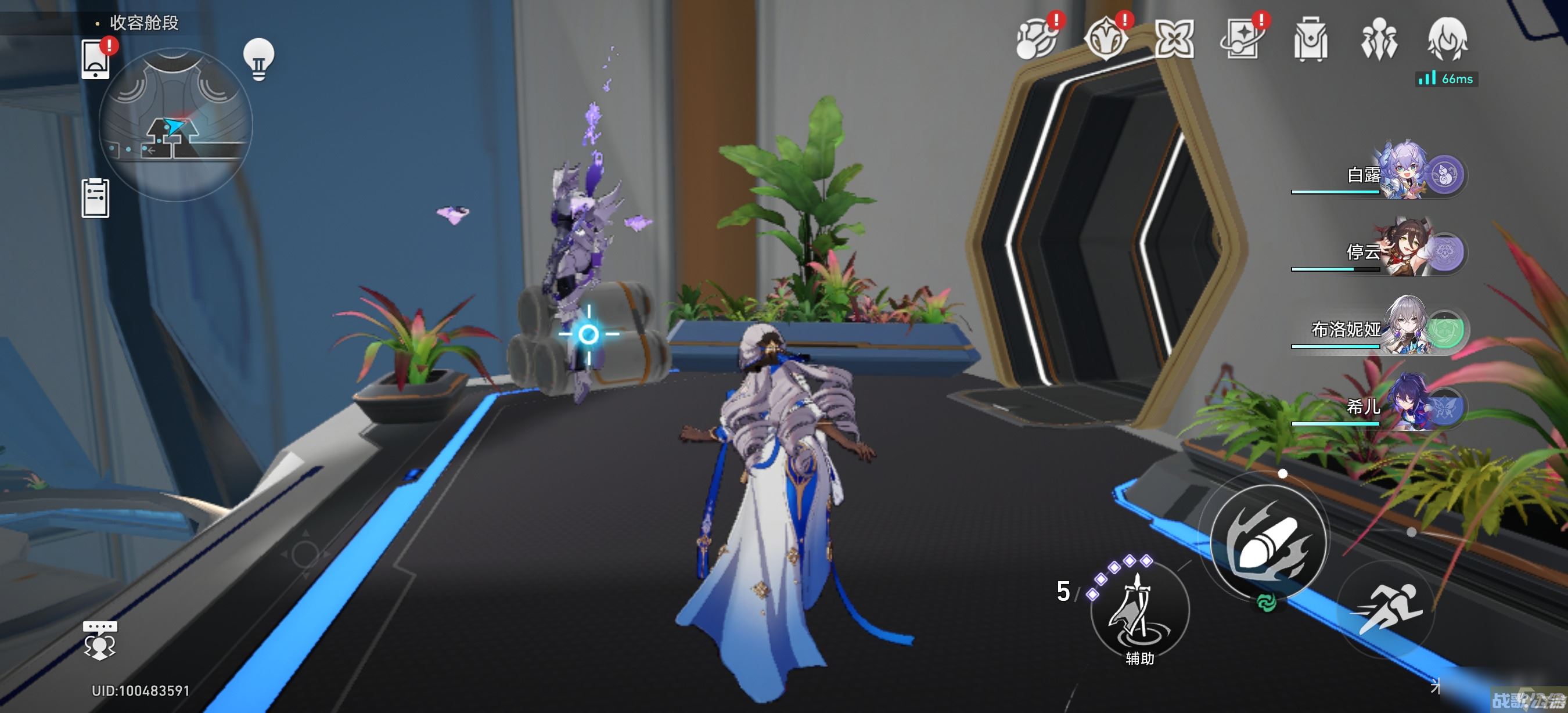Expand the circular minimap
The height and width of the screenshot is (713, 1568).
tap(175, 125)
